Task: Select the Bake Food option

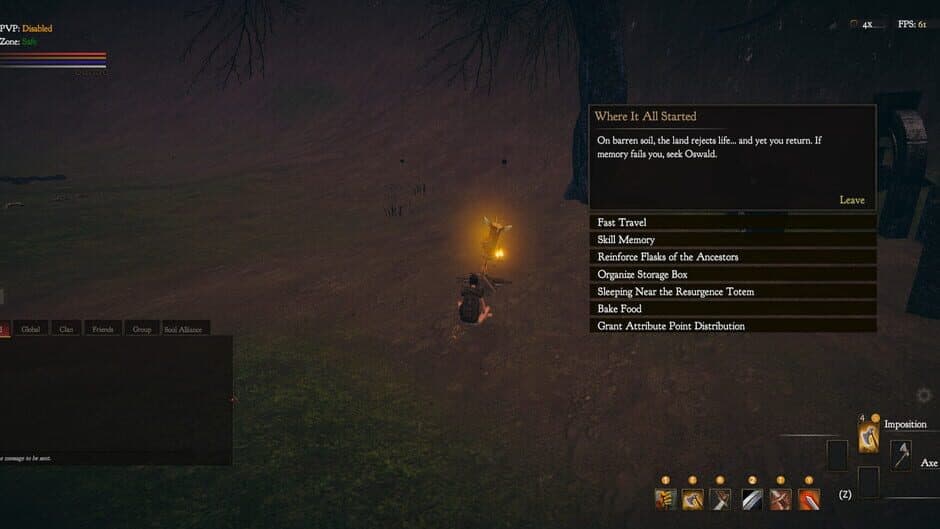Action: pos(732,309)
